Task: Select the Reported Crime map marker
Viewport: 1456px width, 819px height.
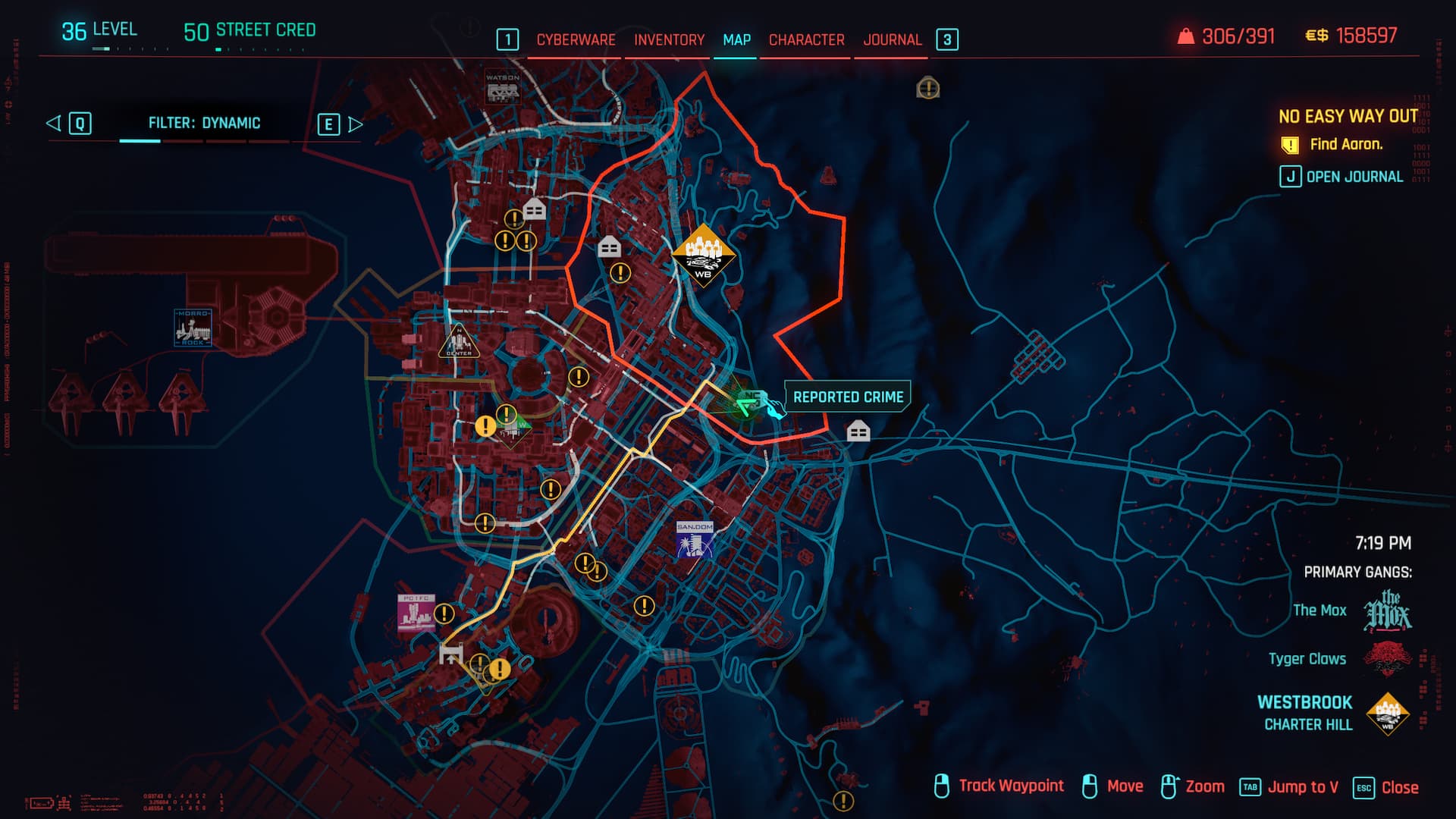Action: tap(752, 401)
